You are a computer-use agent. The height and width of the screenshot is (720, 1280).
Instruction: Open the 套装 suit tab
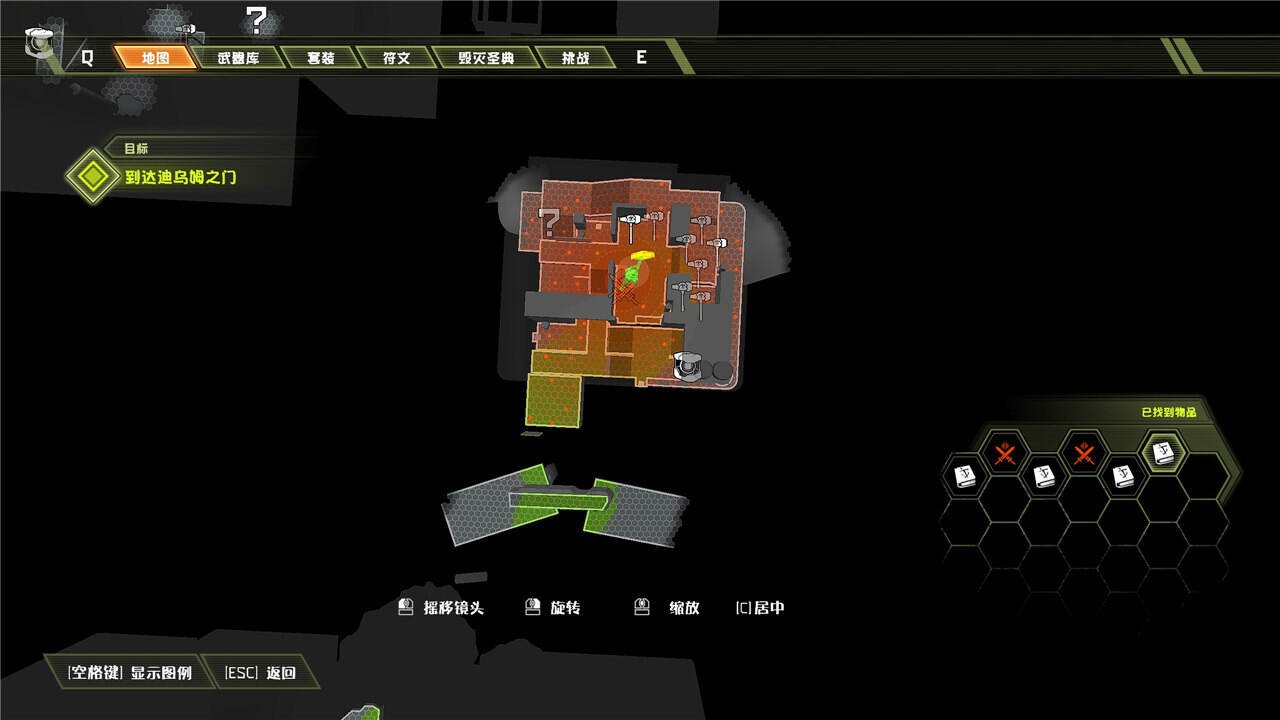pyautogui.click(x=320, y=57)
